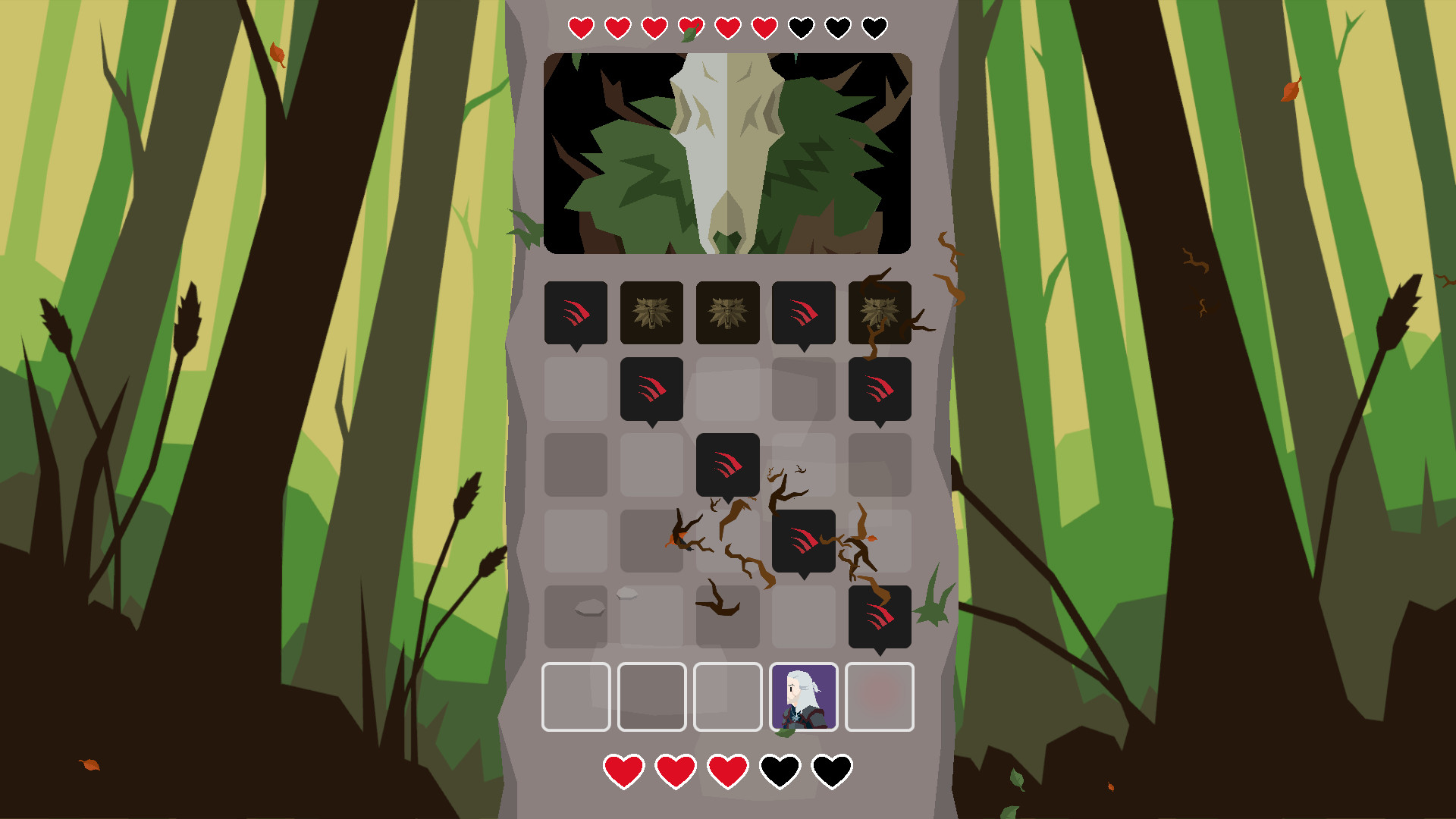Click the Leshen skull enemy portrait

[x=726, y=152]
